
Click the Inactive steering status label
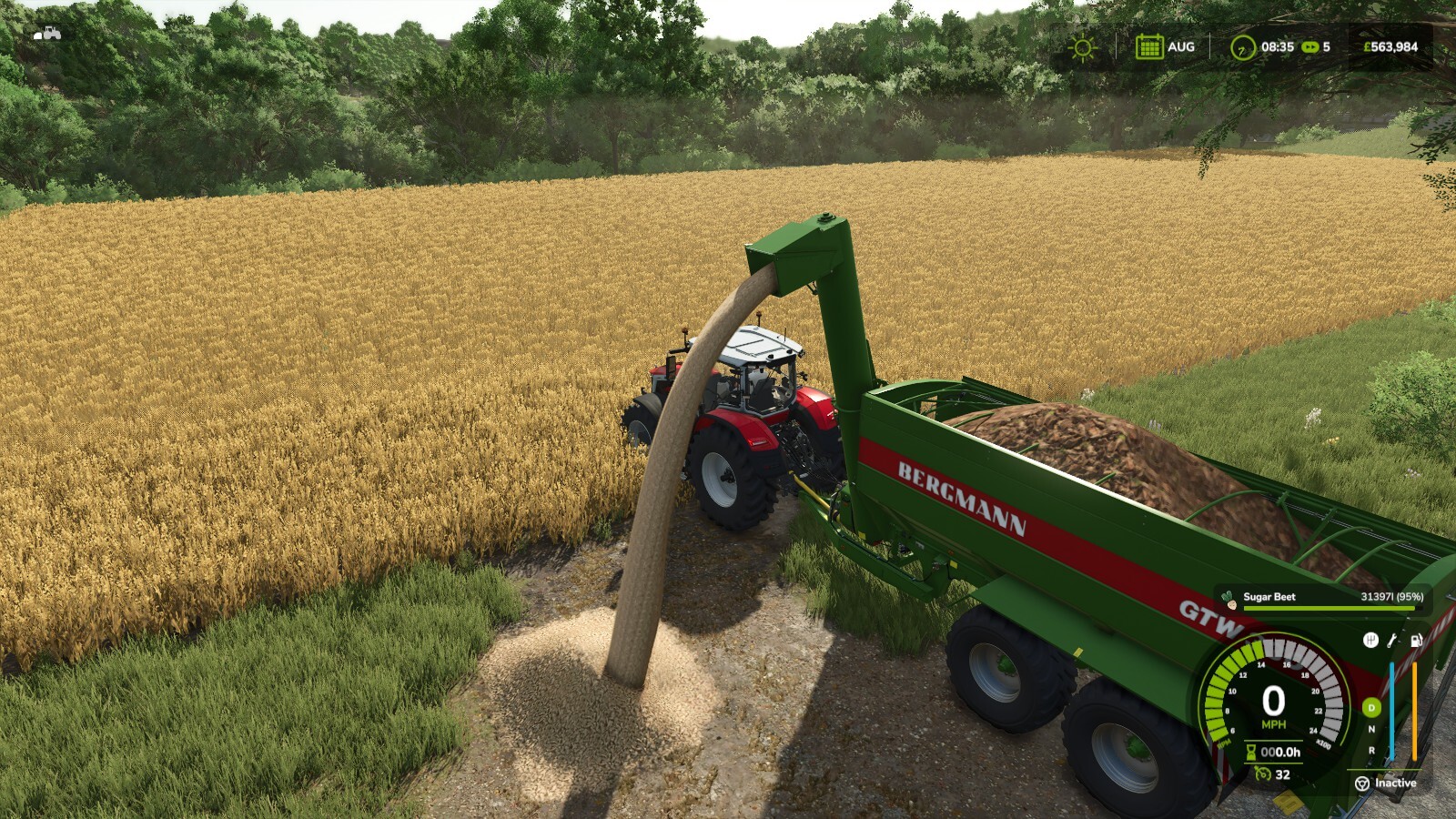click(1395, 784)
